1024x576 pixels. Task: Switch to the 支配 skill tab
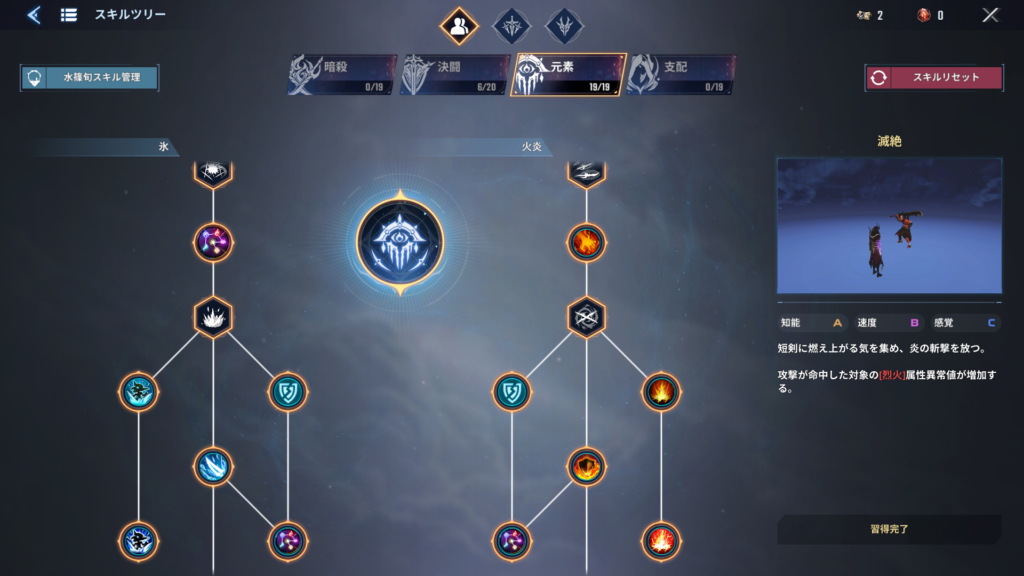(x=681, y=75)
